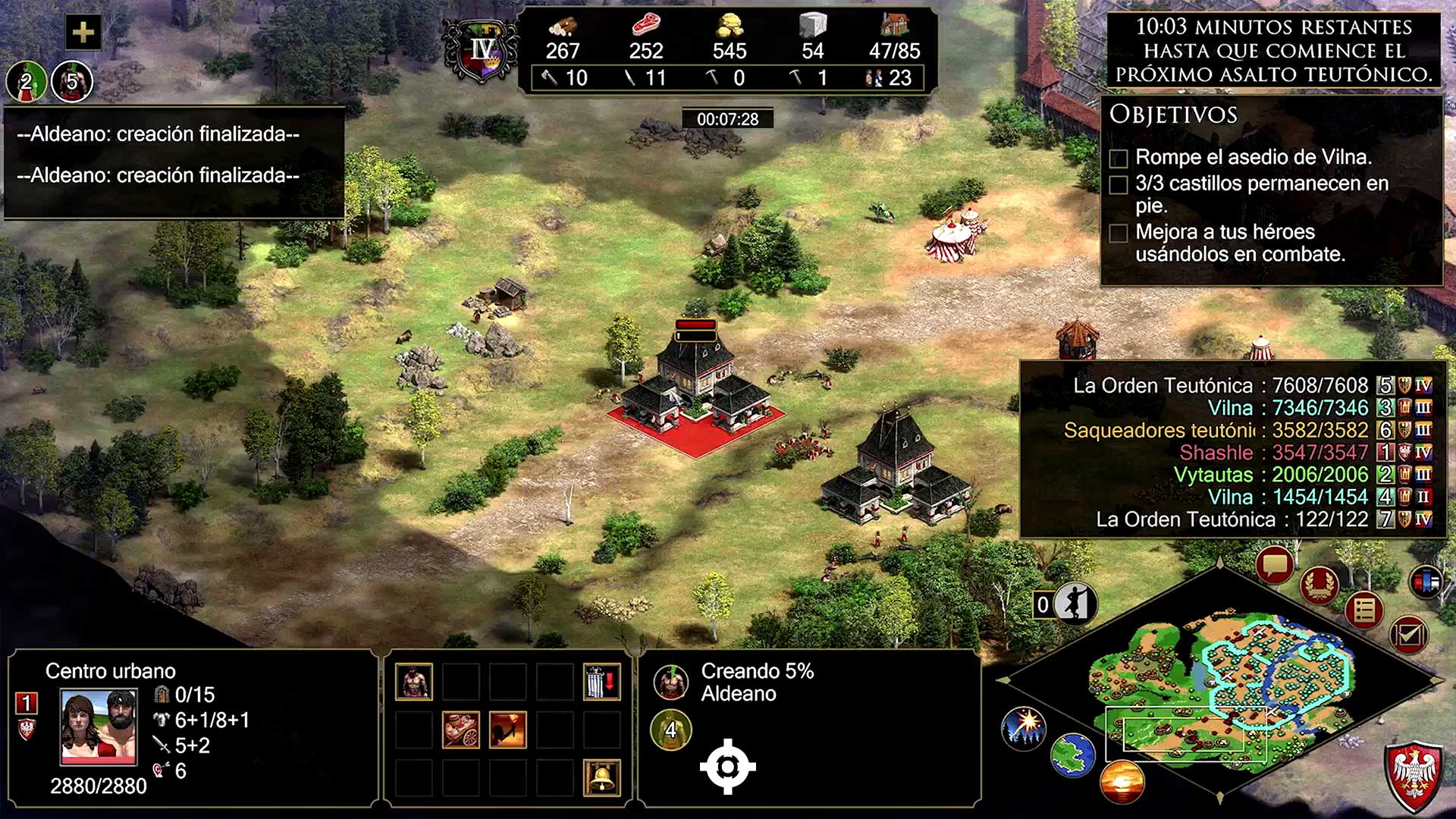Click the garrison banner with red arrow

(x=602, y=681)
